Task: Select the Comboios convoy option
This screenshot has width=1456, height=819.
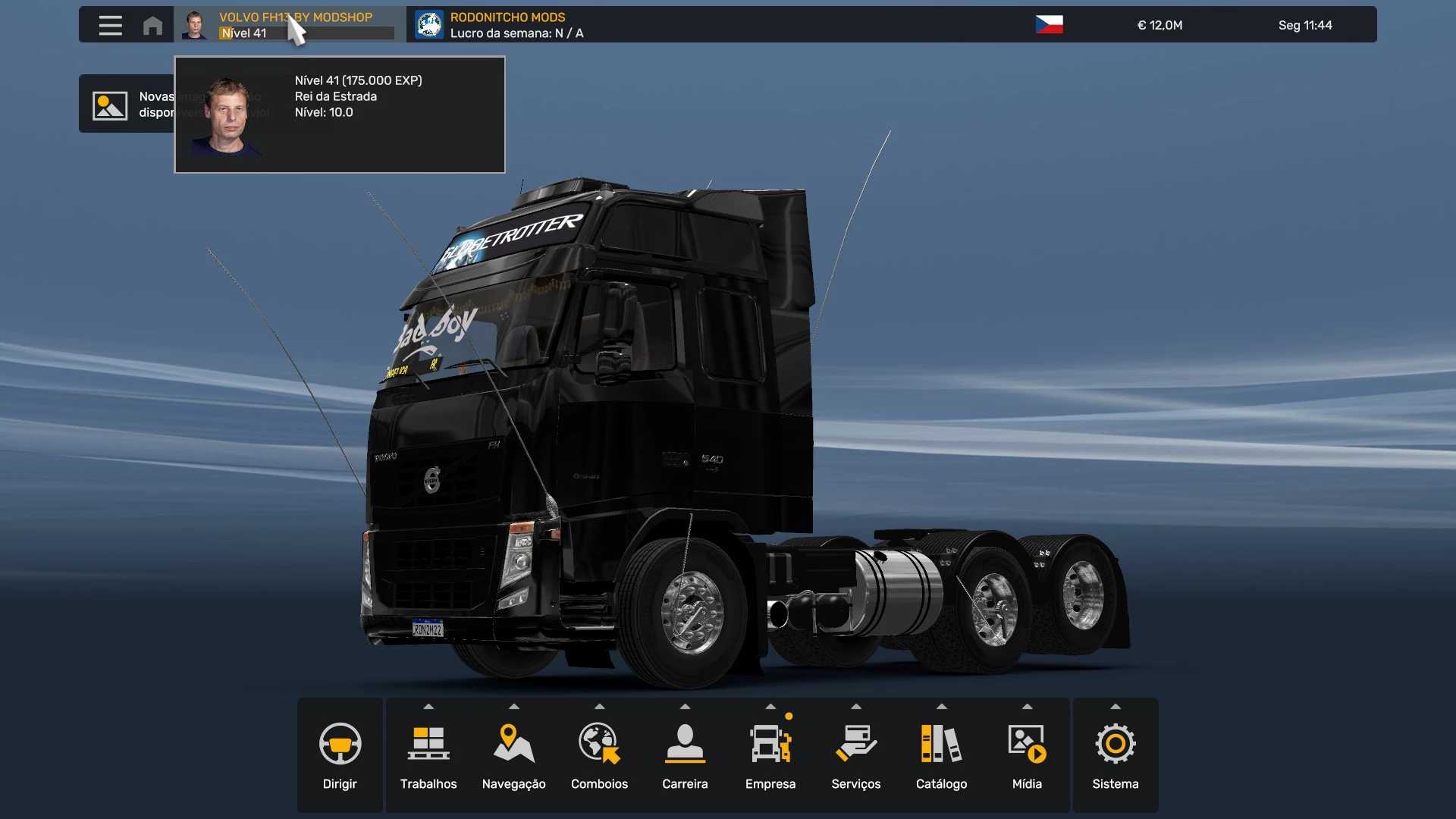Action: pyautogui.click(x=599, y=755)
